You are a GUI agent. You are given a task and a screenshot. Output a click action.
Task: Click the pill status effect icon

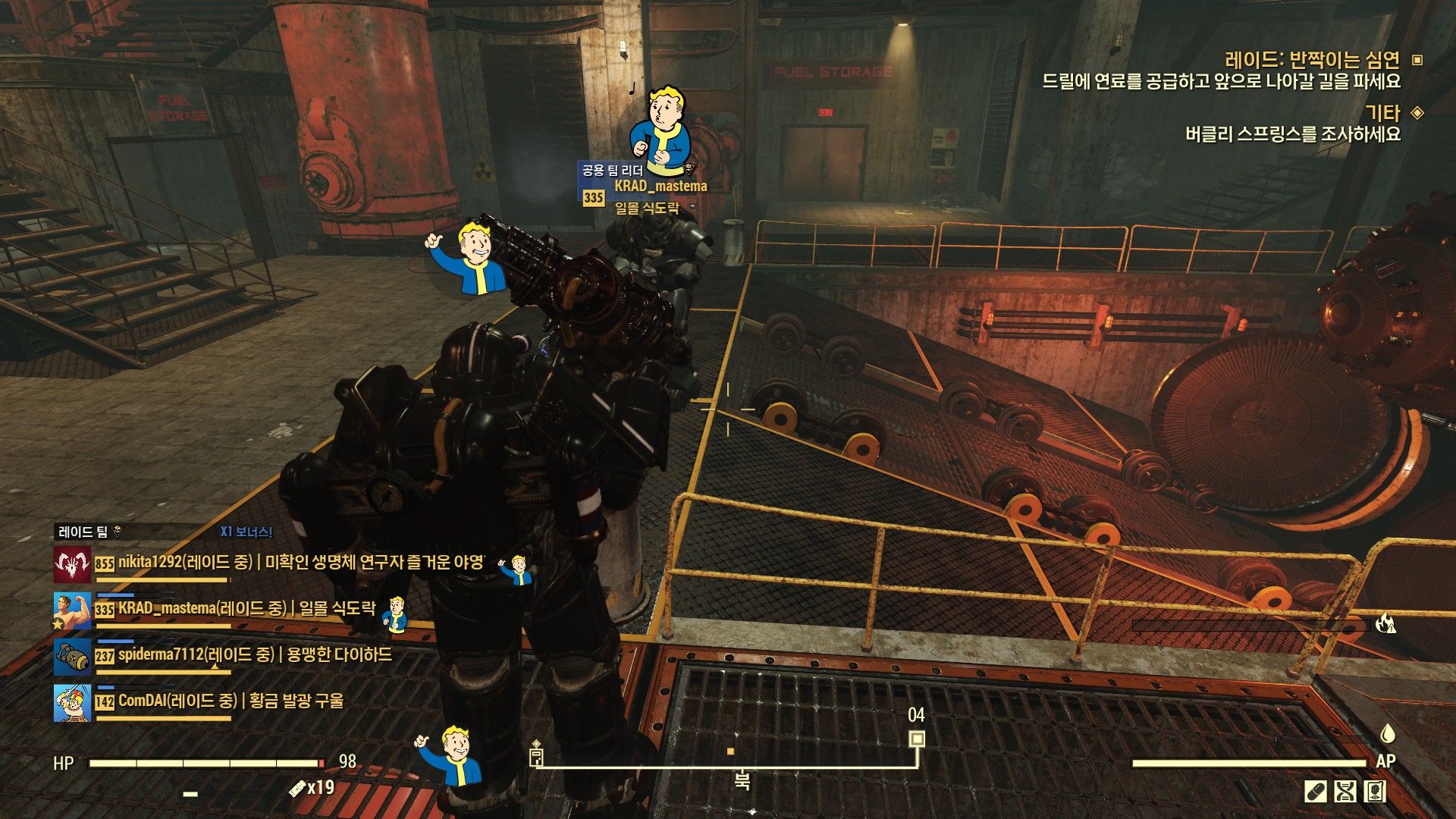(1315, 792)
